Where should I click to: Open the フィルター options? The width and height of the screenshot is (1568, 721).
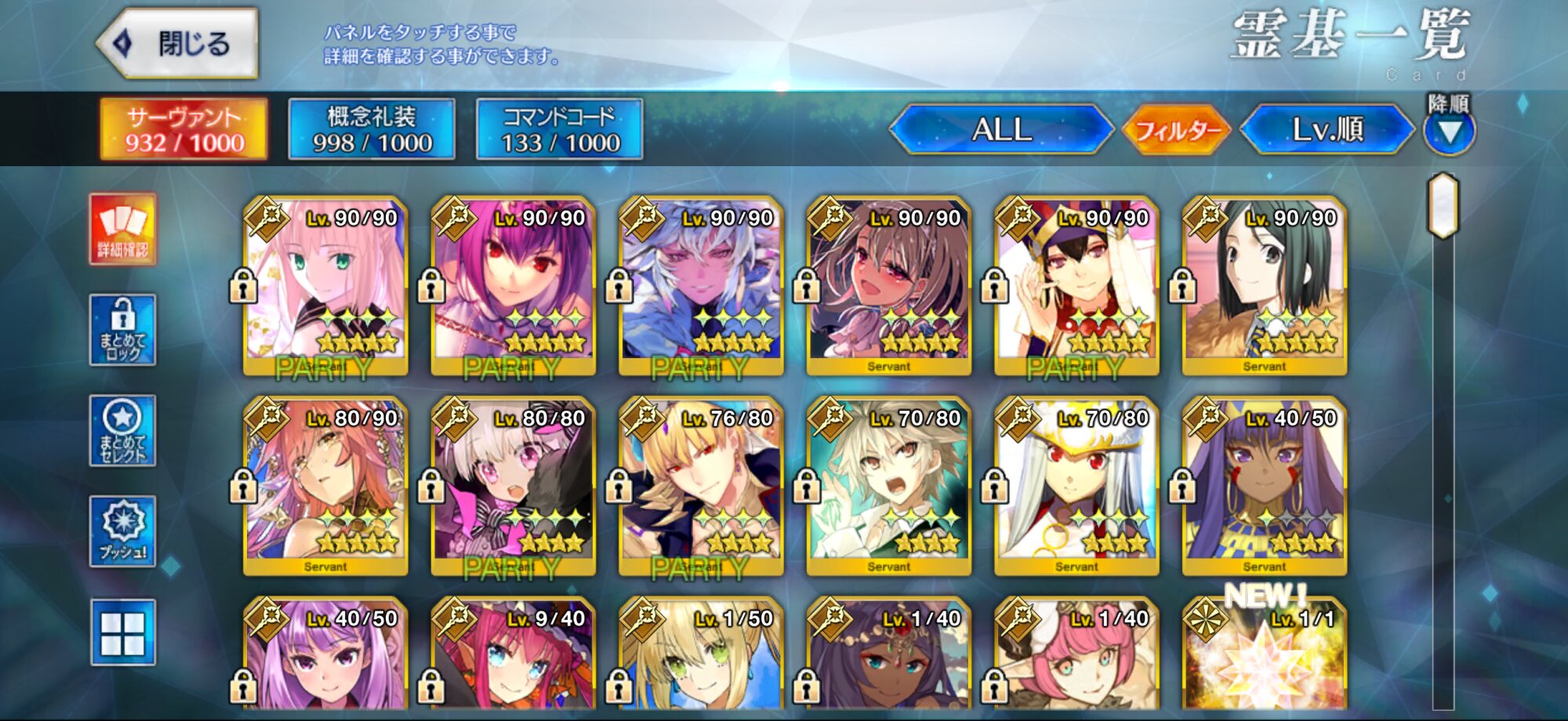coord(1176,129)
